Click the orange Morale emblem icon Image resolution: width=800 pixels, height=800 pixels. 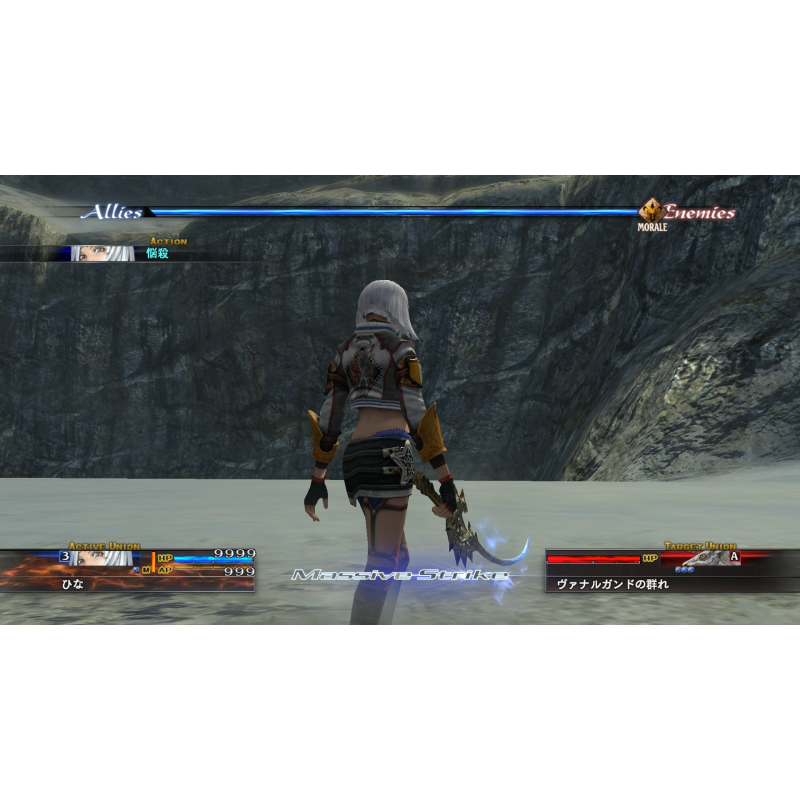pos(650,211)
